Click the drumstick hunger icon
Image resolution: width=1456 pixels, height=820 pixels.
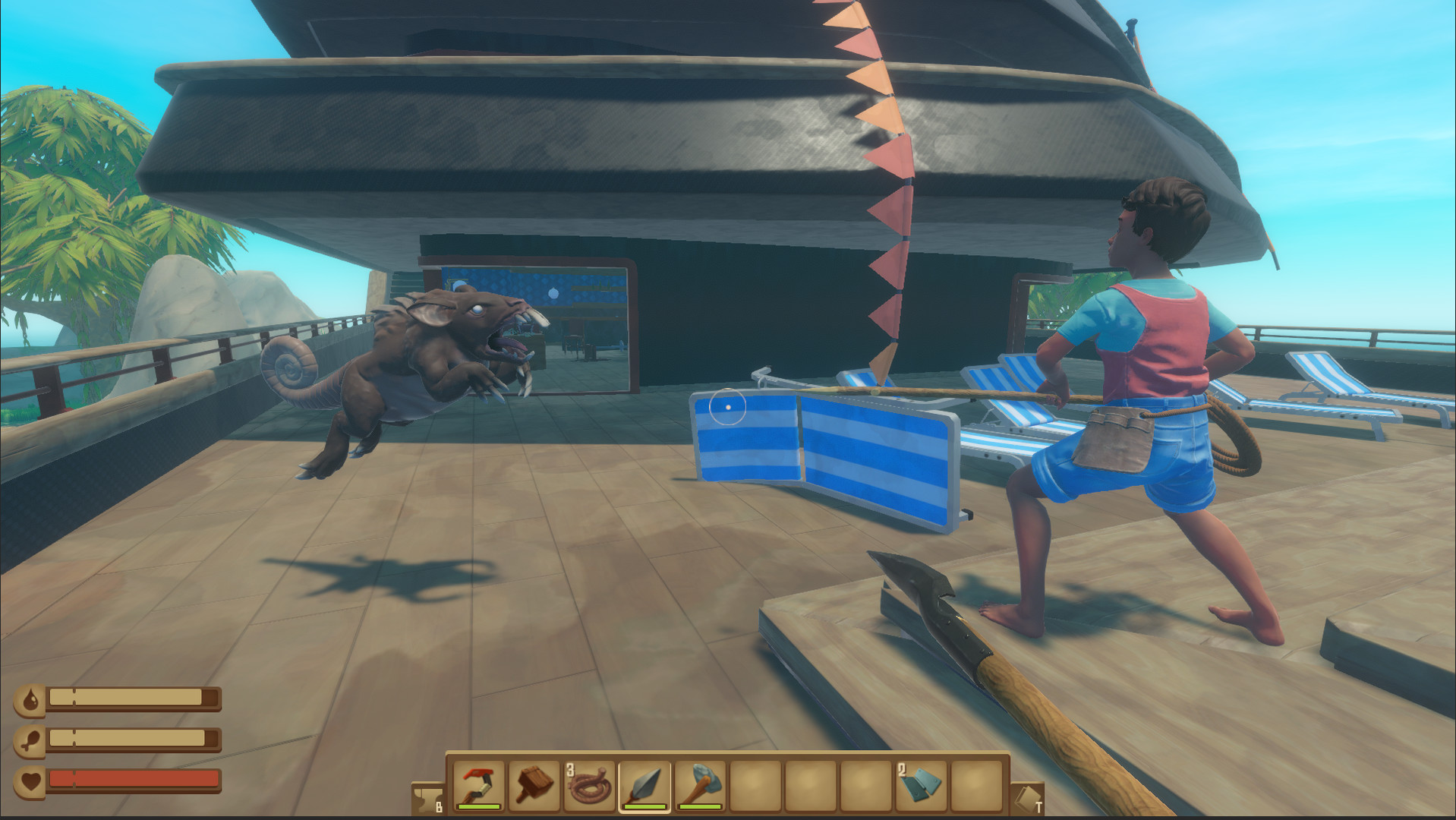coord(29,740)
